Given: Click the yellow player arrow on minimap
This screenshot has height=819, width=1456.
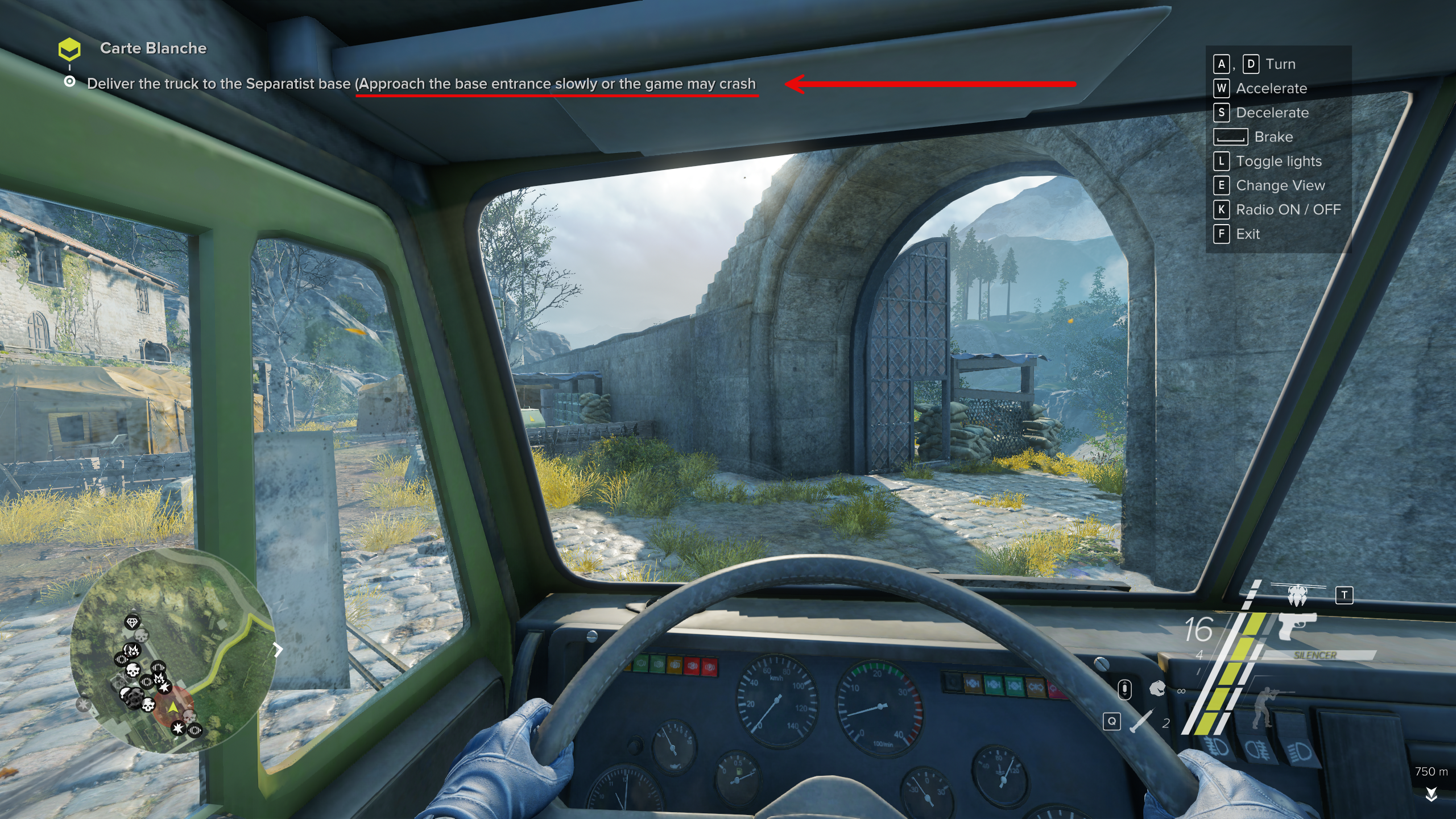Looking at the screenshot, I should 172,706.
